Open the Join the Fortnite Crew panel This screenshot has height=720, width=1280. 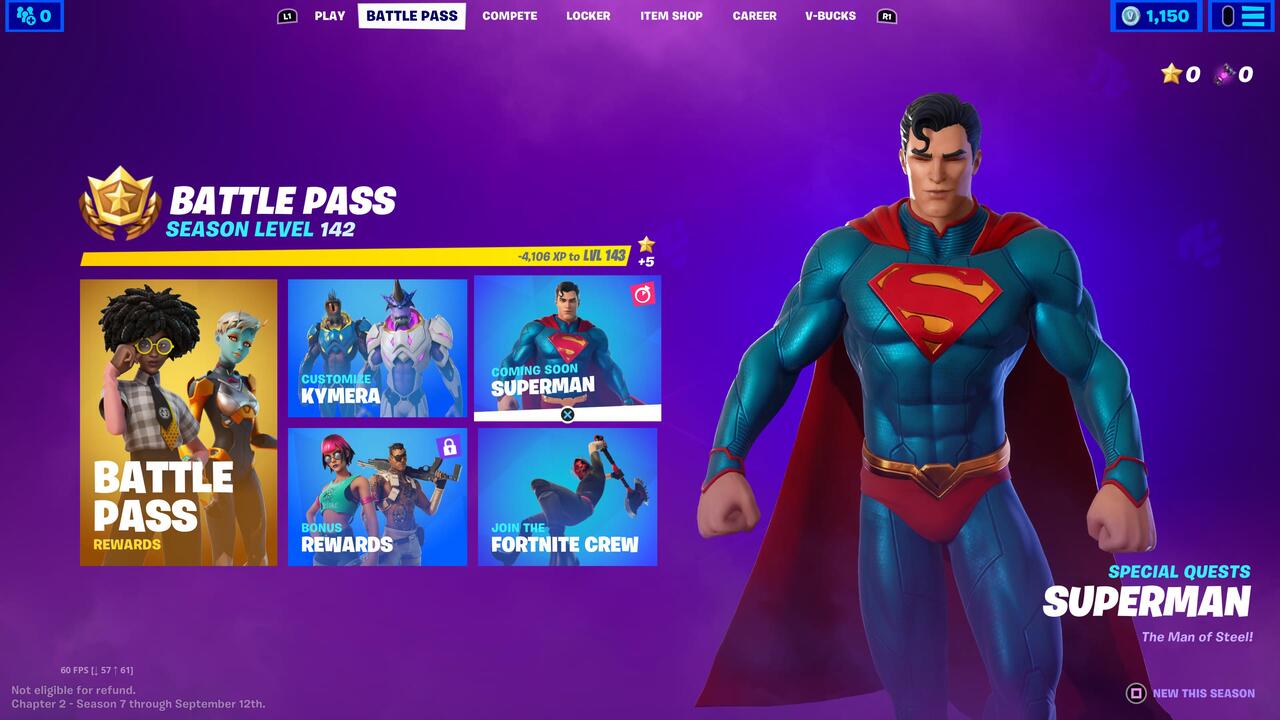[568, 496]
